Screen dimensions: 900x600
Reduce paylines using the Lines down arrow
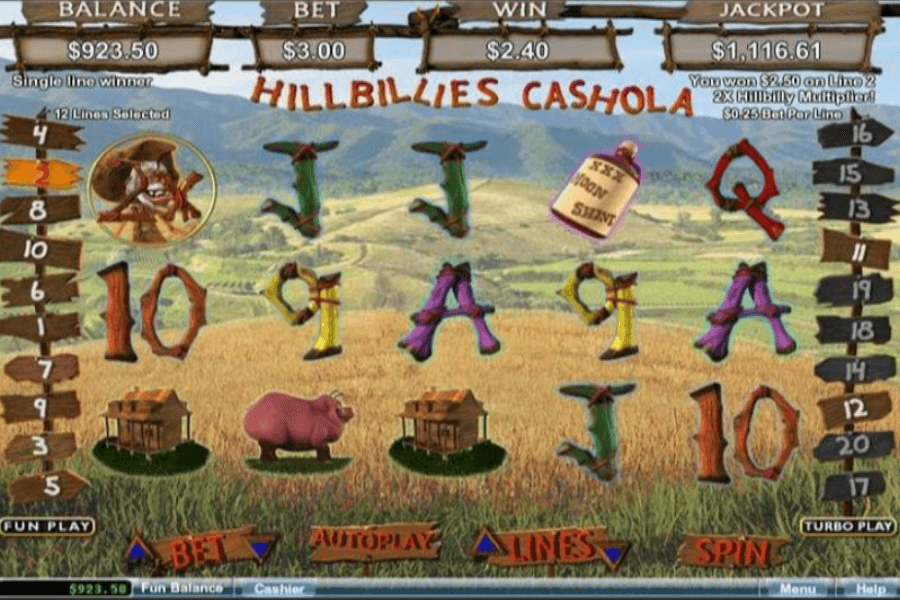(x=613, y=551)
